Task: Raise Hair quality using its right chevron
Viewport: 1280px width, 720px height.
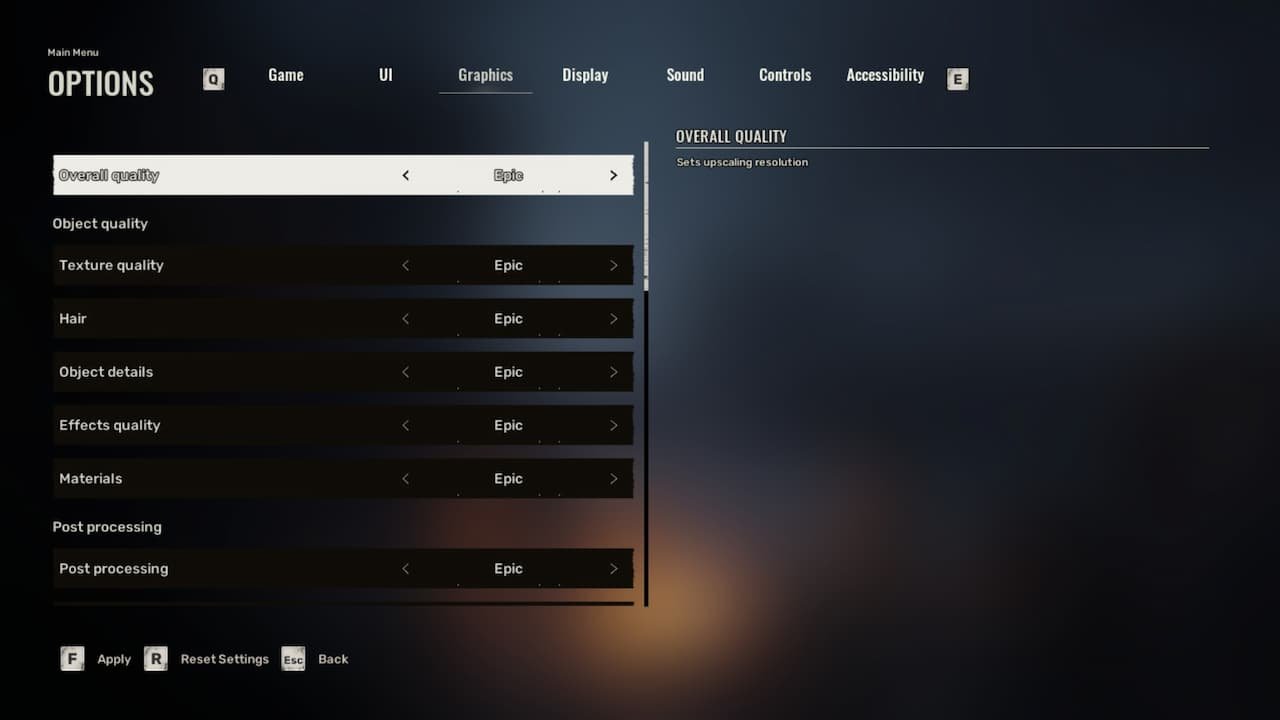Action: coord(613,318)
